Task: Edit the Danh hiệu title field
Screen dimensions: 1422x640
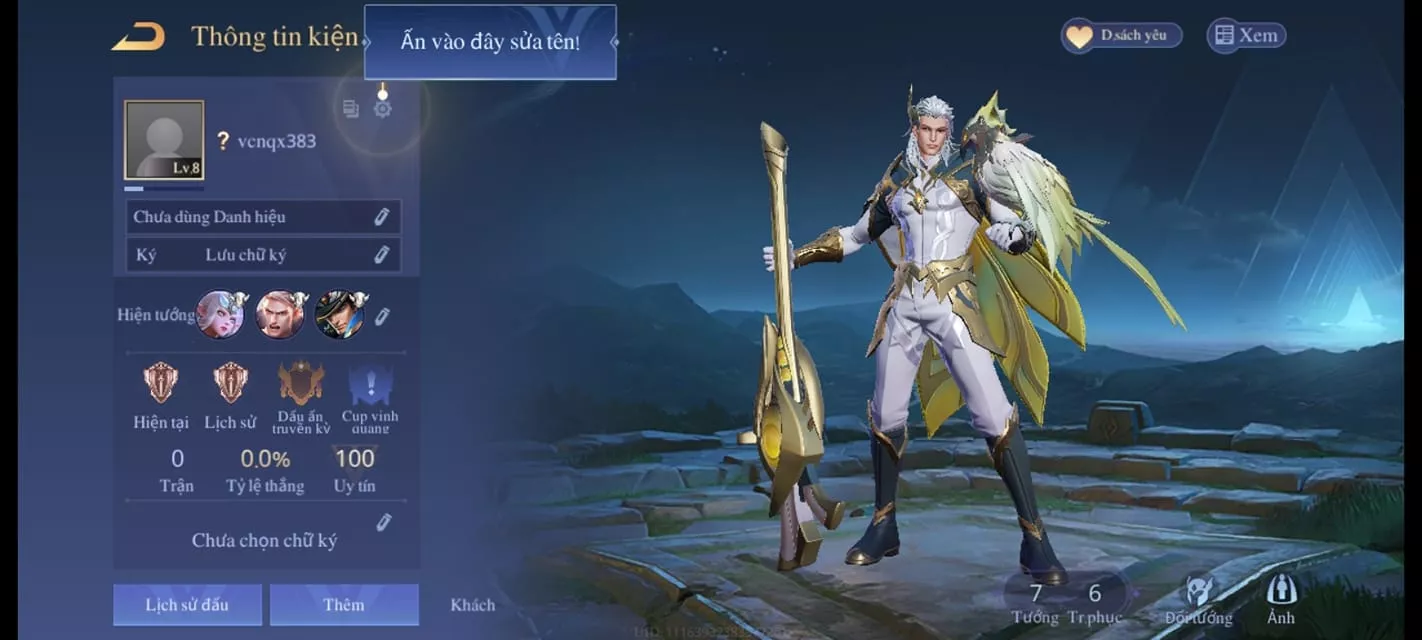Action: tap(381, 217)
